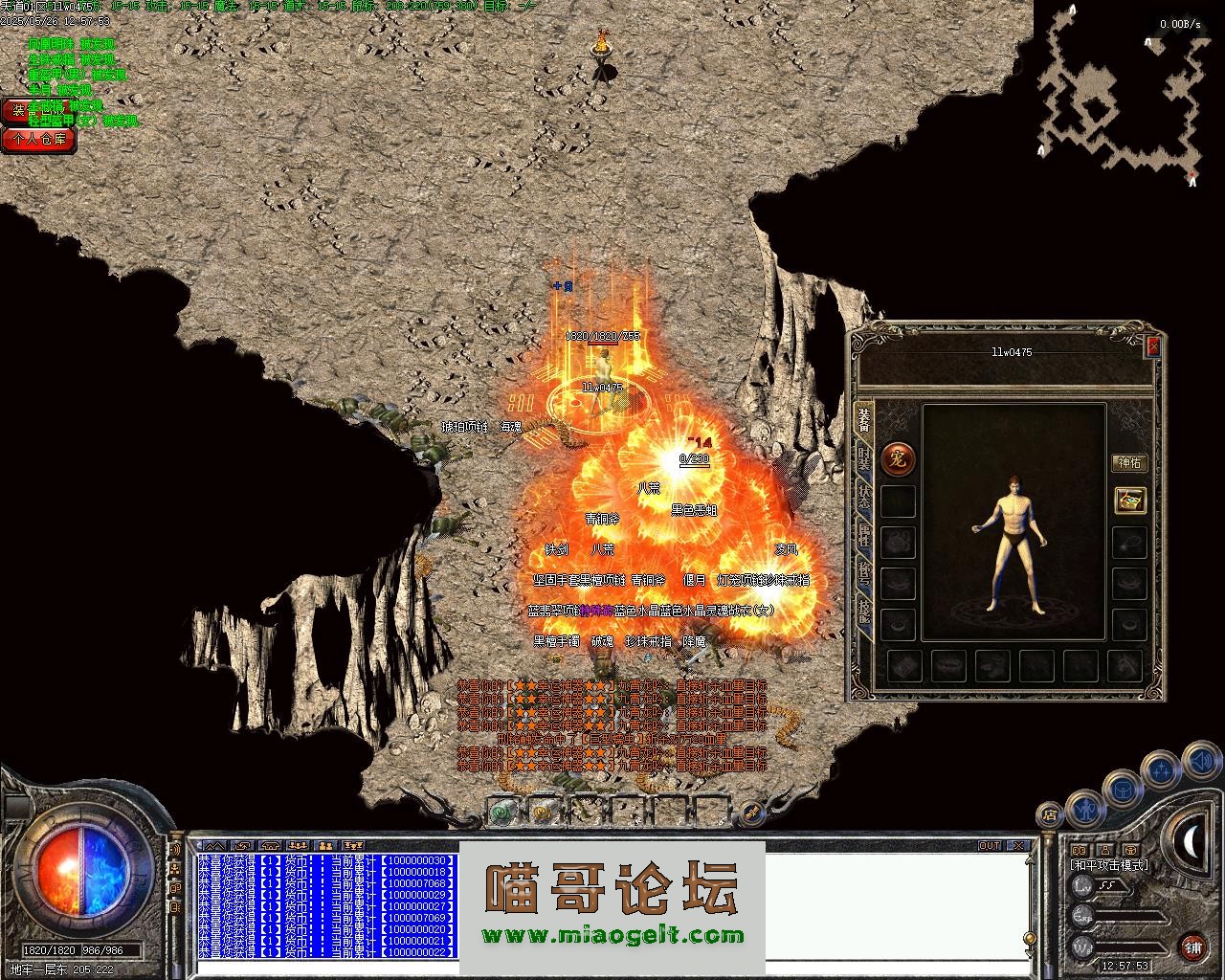Toggle sound with the speaker icon
The image size is (1225, 980).
point(1200,762)
